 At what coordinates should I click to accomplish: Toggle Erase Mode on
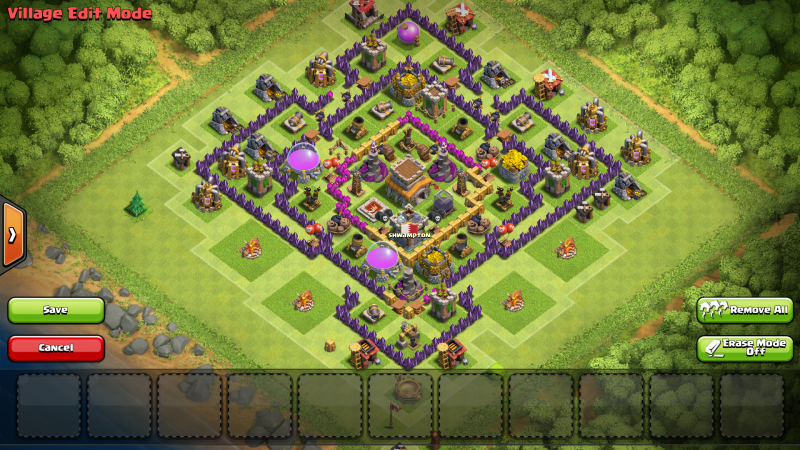pyautogui.click(x=744, y=348)
